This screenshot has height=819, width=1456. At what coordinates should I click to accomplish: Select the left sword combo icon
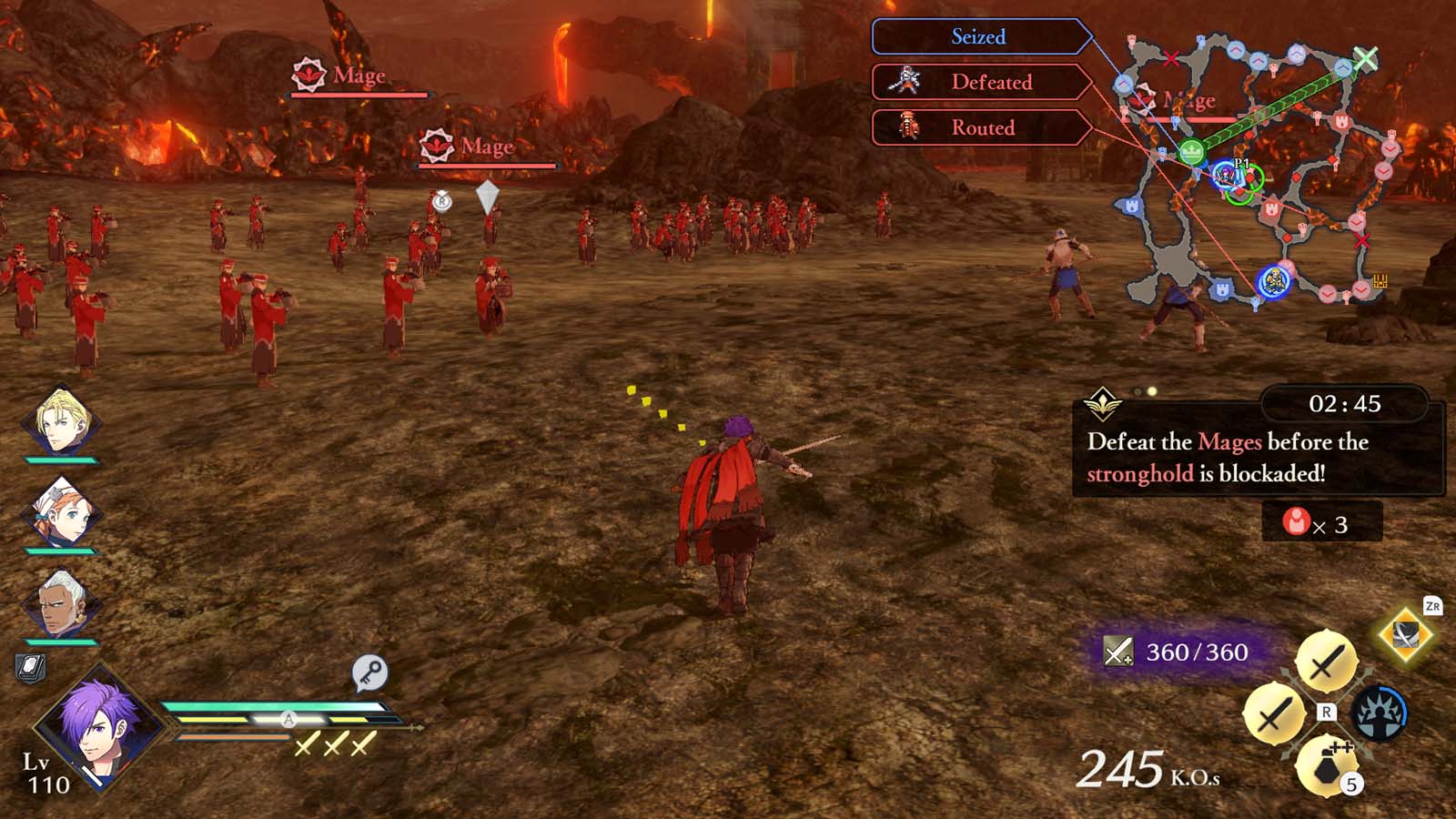(x=1273, y=714)
